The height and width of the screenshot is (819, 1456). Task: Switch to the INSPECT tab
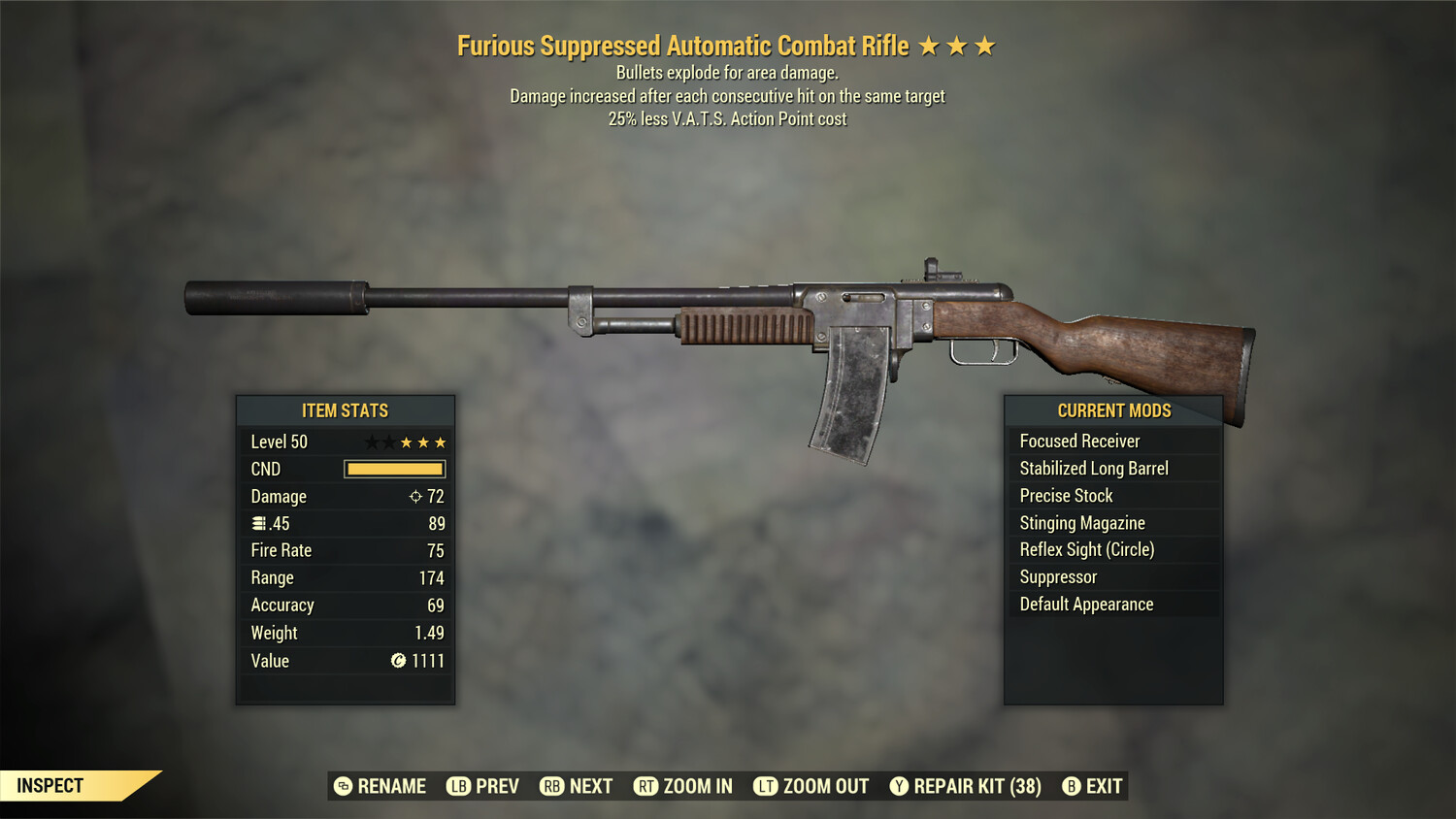click(x=50, y=785)
